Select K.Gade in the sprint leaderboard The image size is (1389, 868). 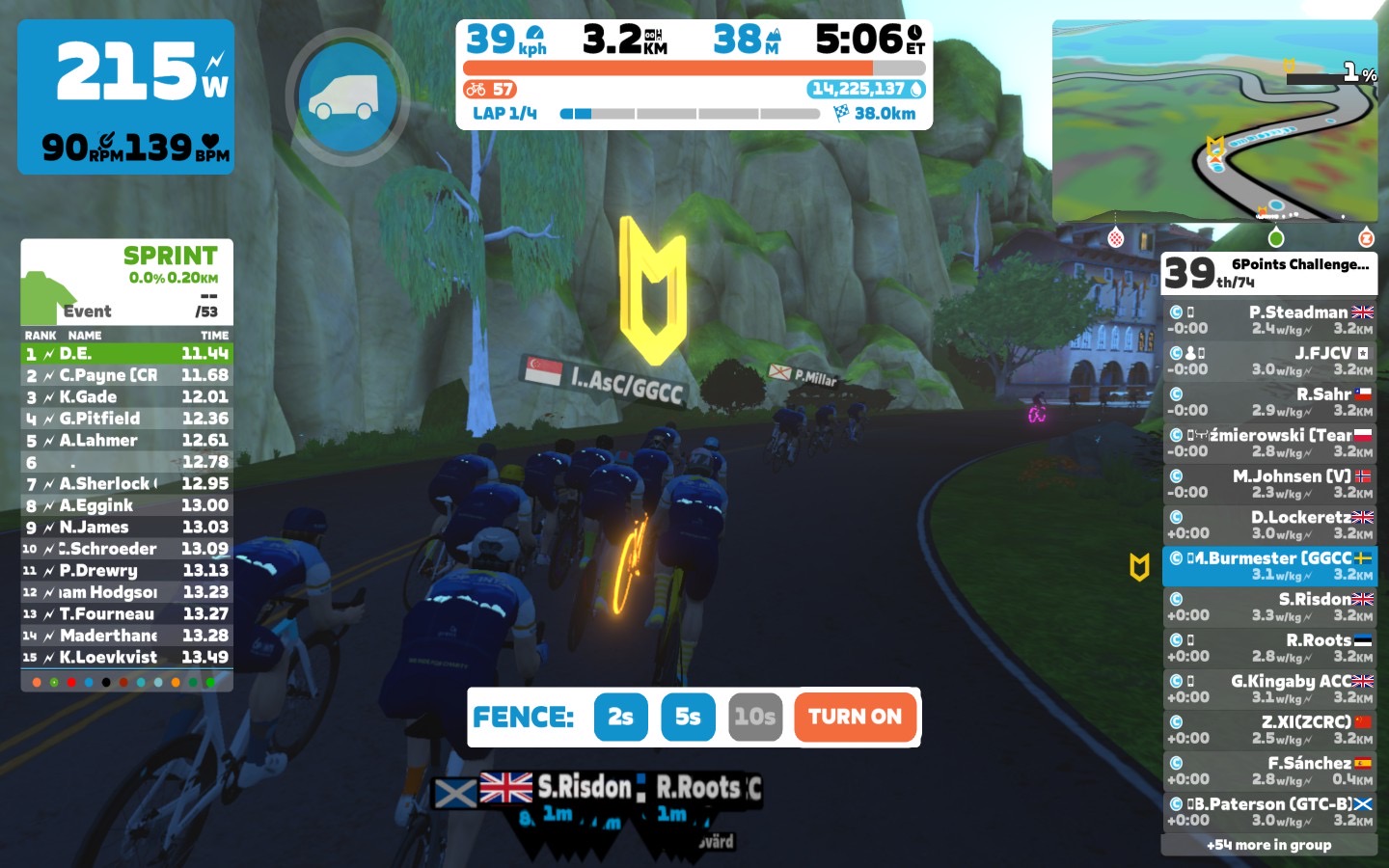tap(126, 397)
